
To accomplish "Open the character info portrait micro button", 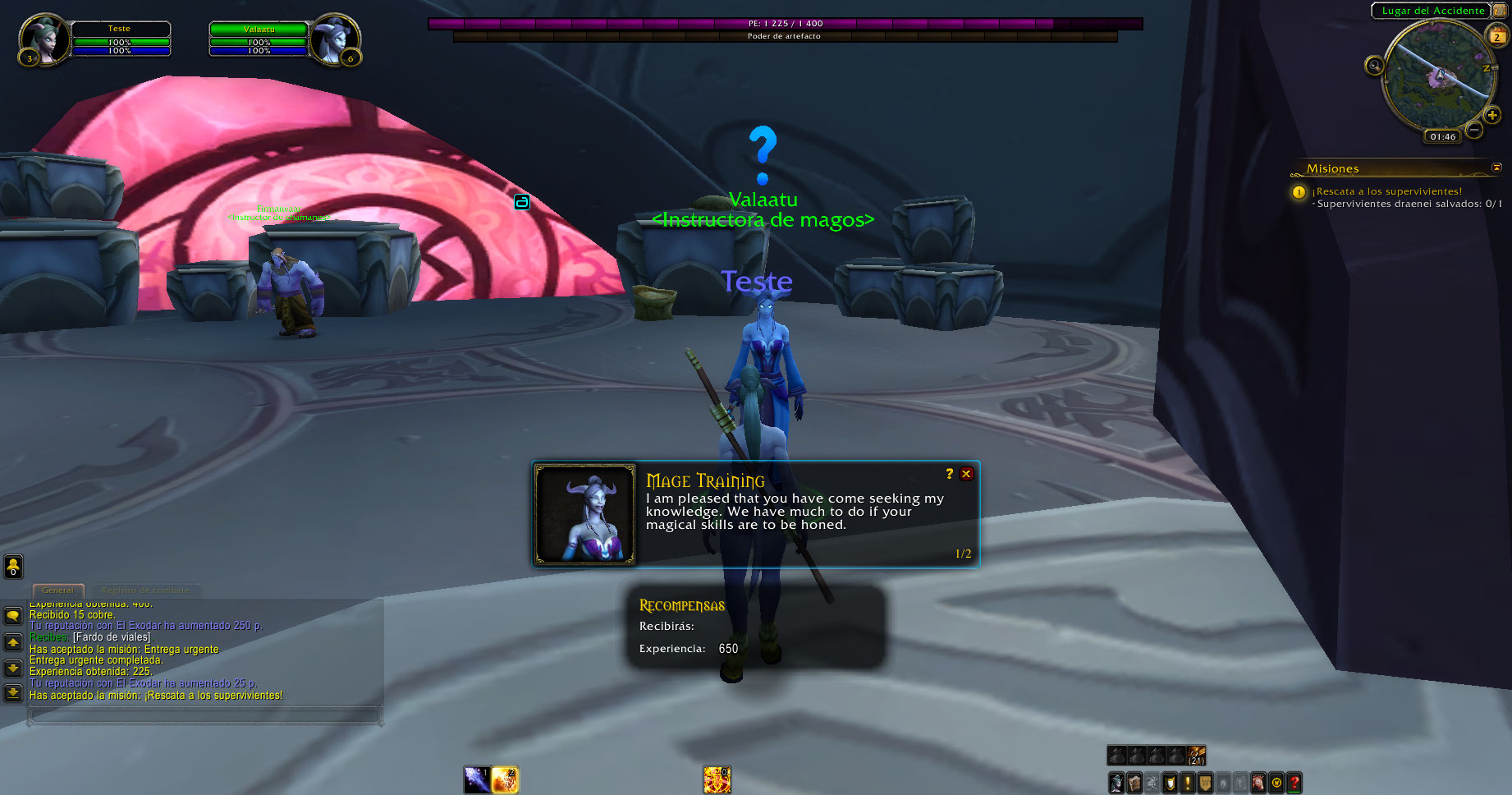I will (x=1116, y=783).
